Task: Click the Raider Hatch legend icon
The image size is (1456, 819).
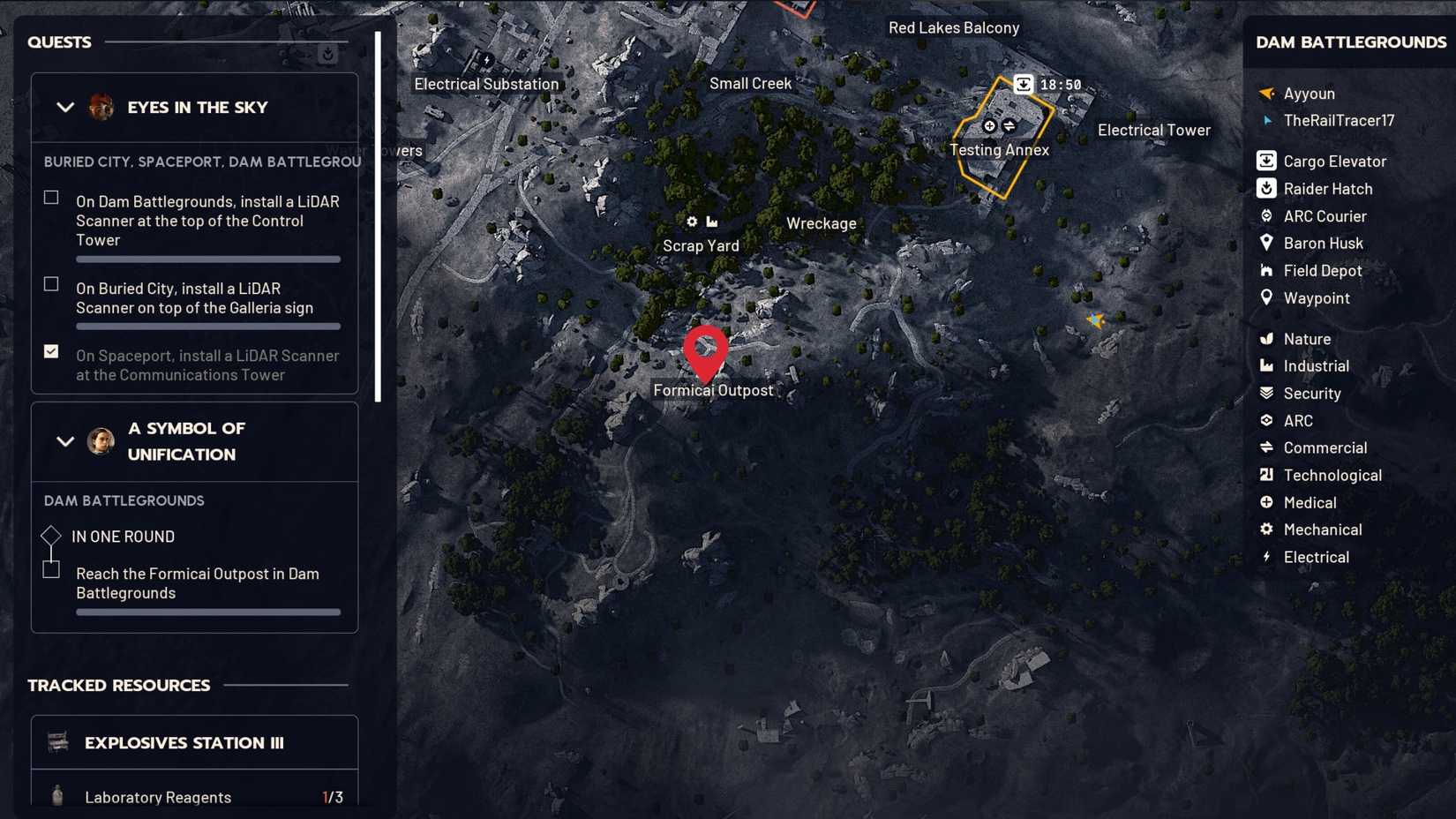Action: coord(1266,188)
